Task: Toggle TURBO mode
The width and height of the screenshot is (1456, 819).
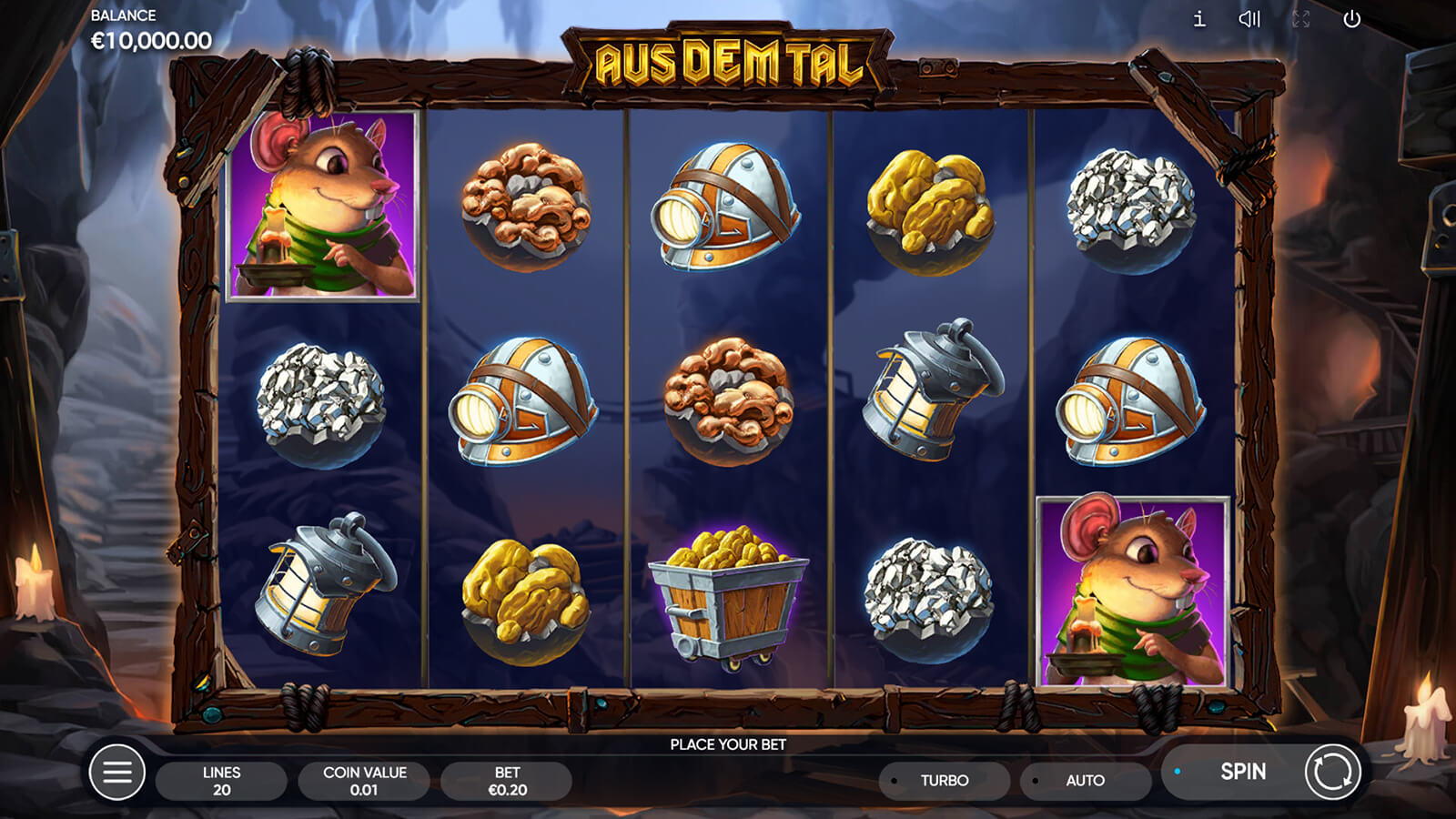Action: point(944,781)
